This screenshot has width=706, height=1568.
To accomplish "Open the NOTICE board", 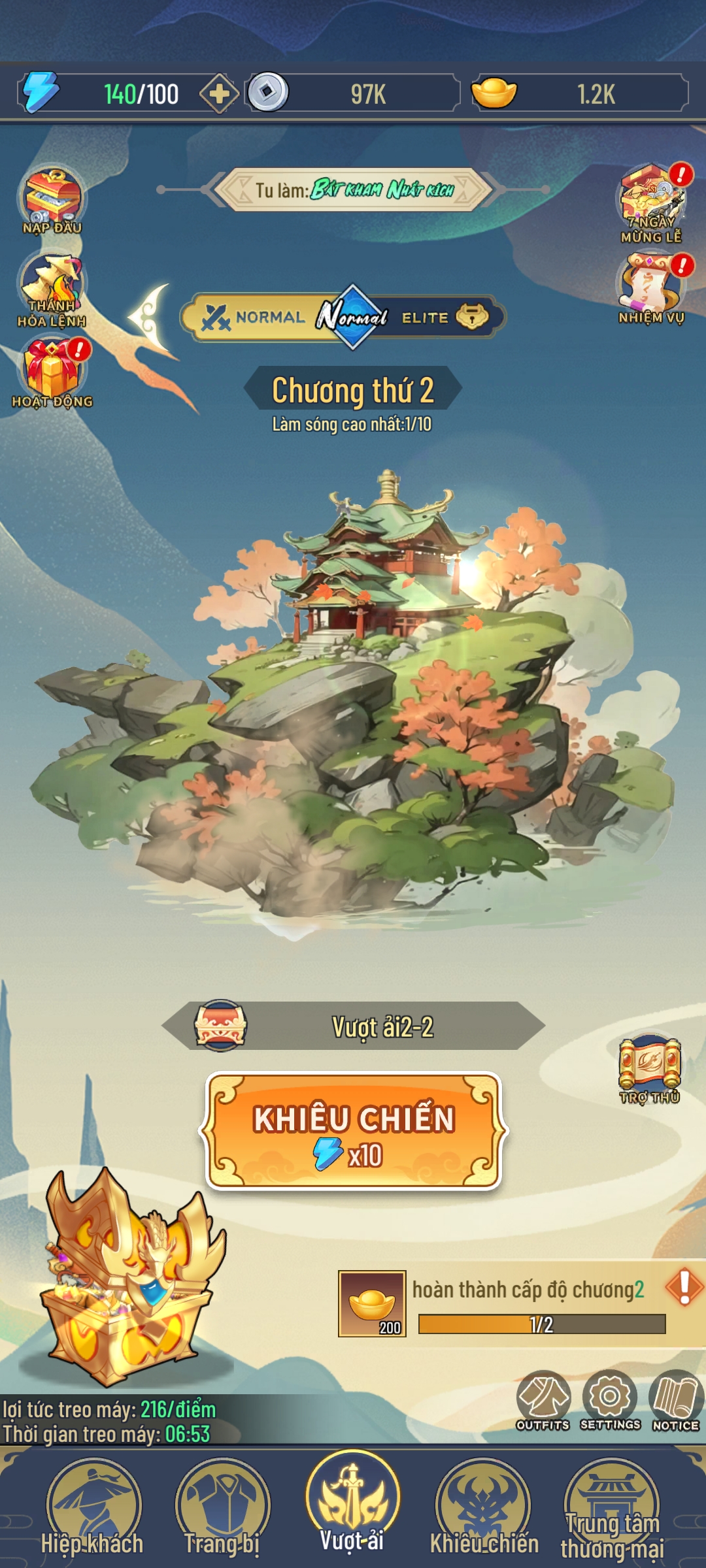I will pyautogui.click(x=676, y=1400).
